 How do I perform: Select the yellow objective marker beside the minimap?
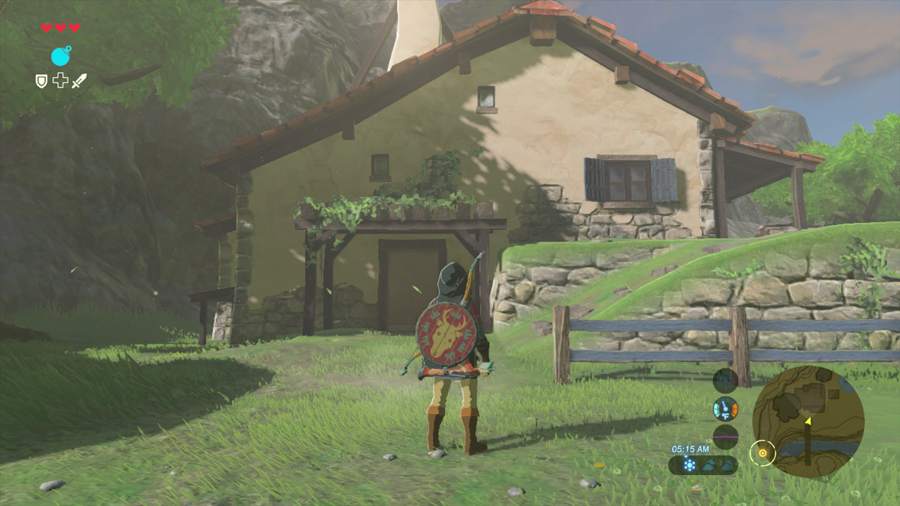[763, 453]
